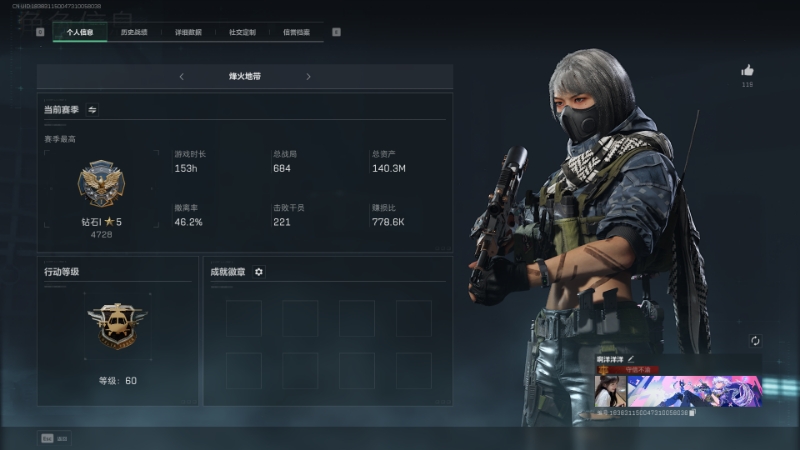Copy the player ID number

click(692, 412)
